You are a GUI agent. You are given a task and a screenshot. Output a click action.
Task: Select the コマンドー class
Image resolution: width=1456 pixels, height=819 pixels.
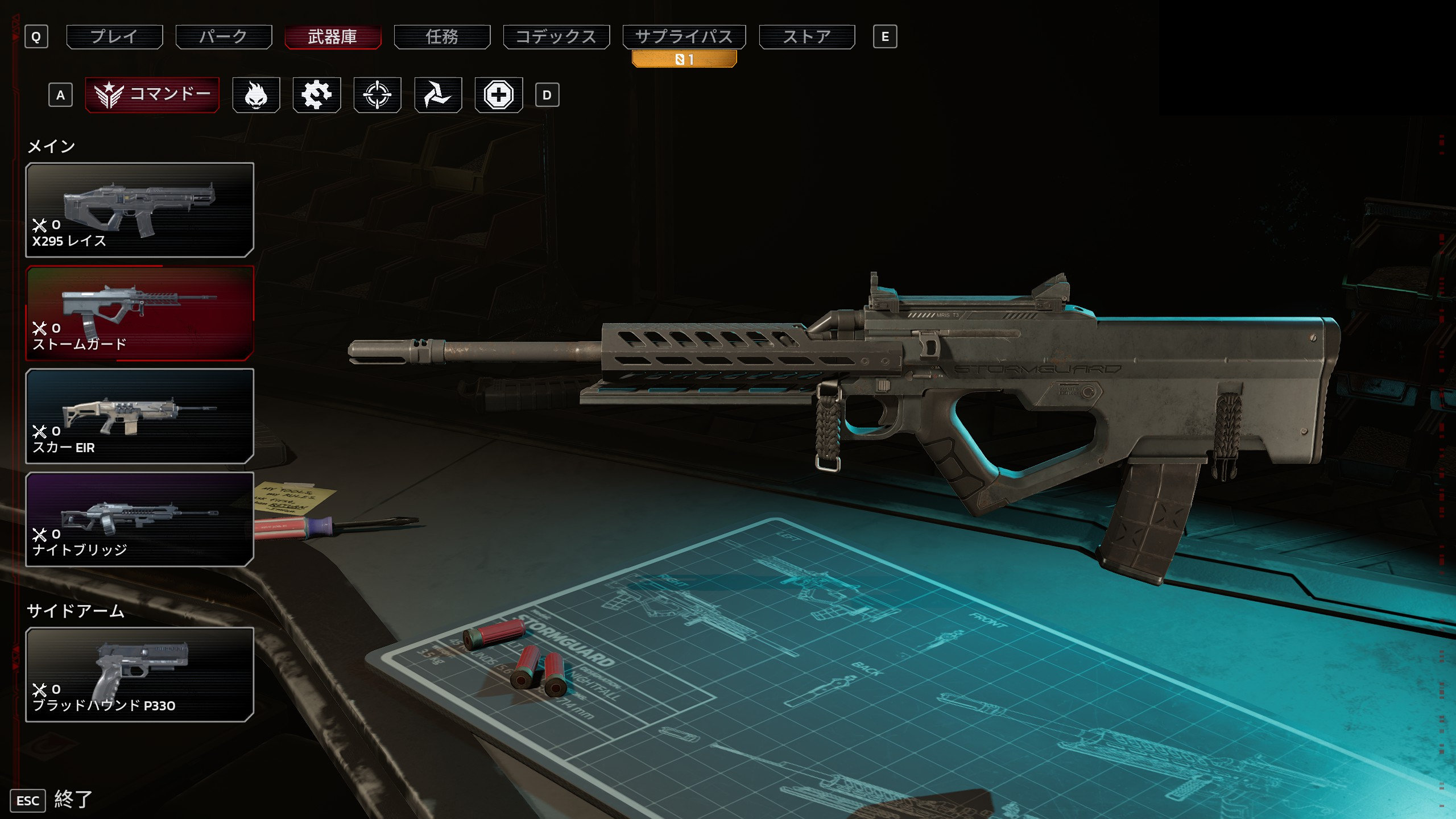(152, 94)
